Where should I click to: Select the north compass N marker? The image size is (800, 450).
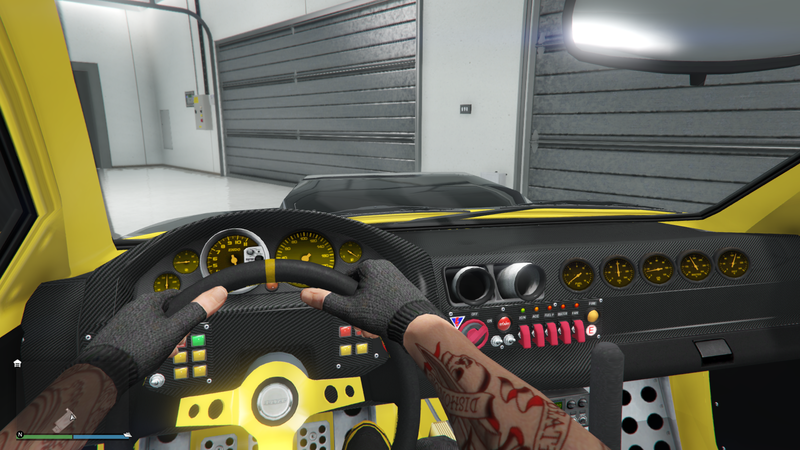point(18,435)
